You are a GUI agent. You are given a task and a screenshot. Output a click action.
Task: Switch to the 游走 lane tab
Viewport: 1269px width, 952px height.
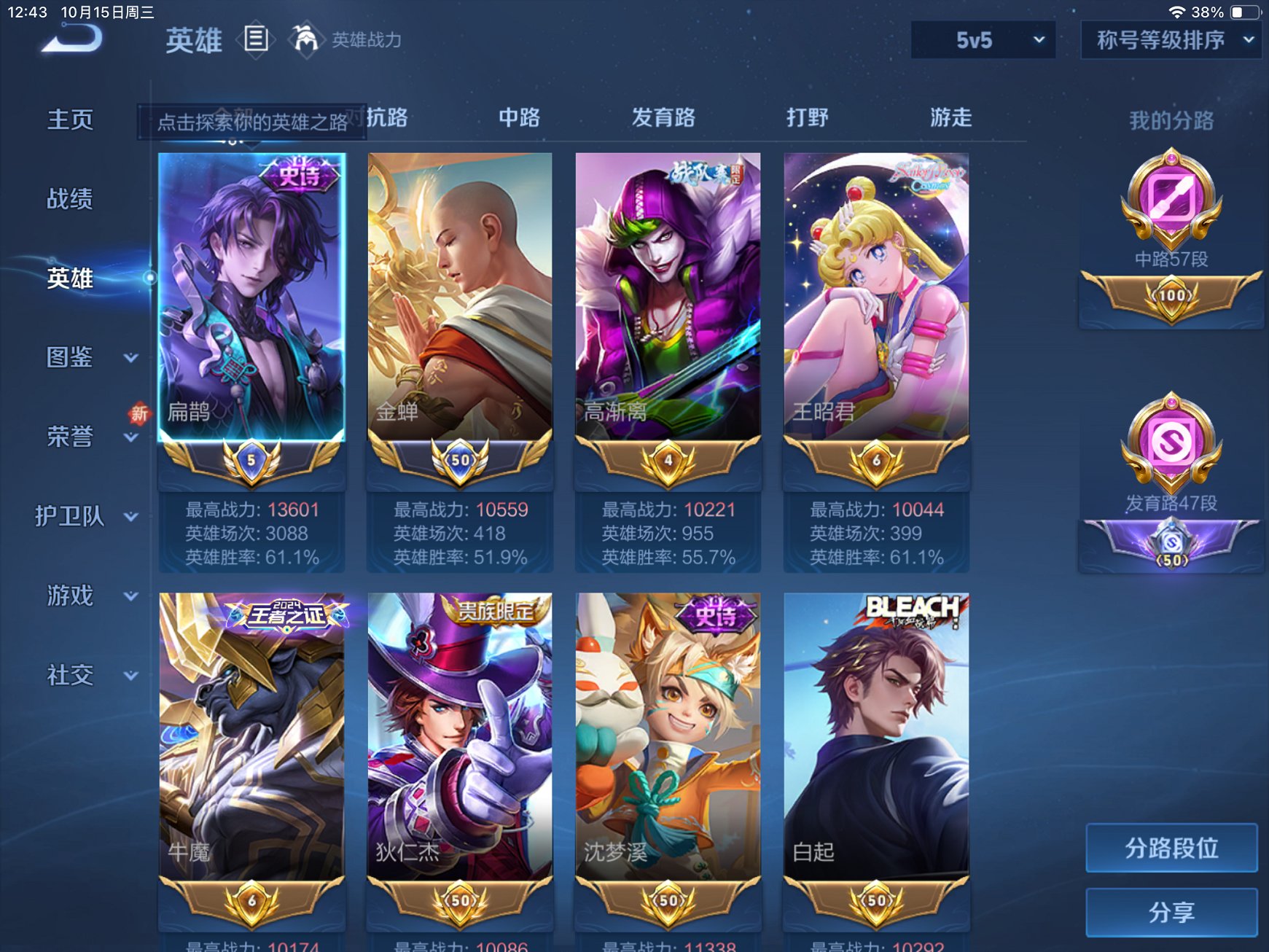coord(951,118)
